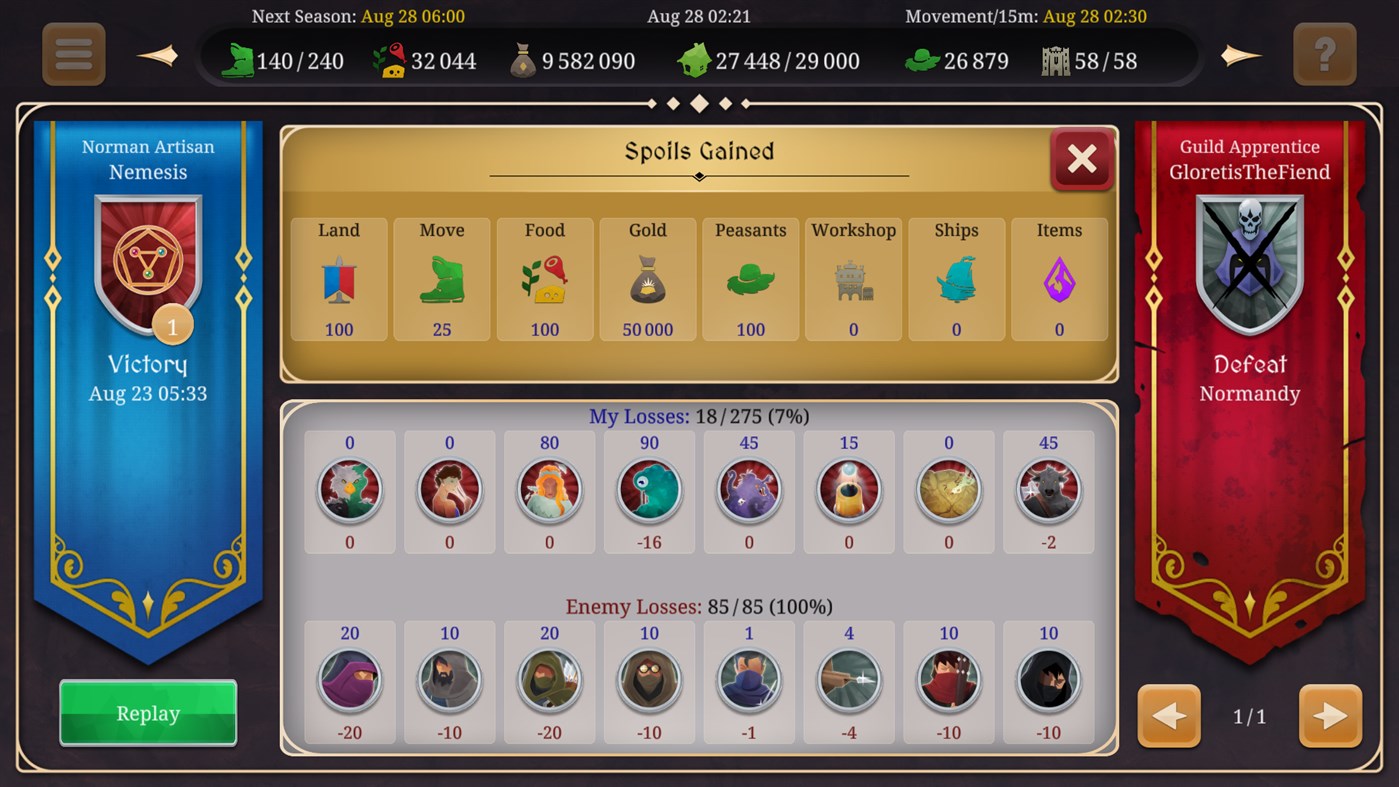Viewport: 1399px width, 787px height.
Task: Go to previous battle report page
Action: click(1168, 716)
